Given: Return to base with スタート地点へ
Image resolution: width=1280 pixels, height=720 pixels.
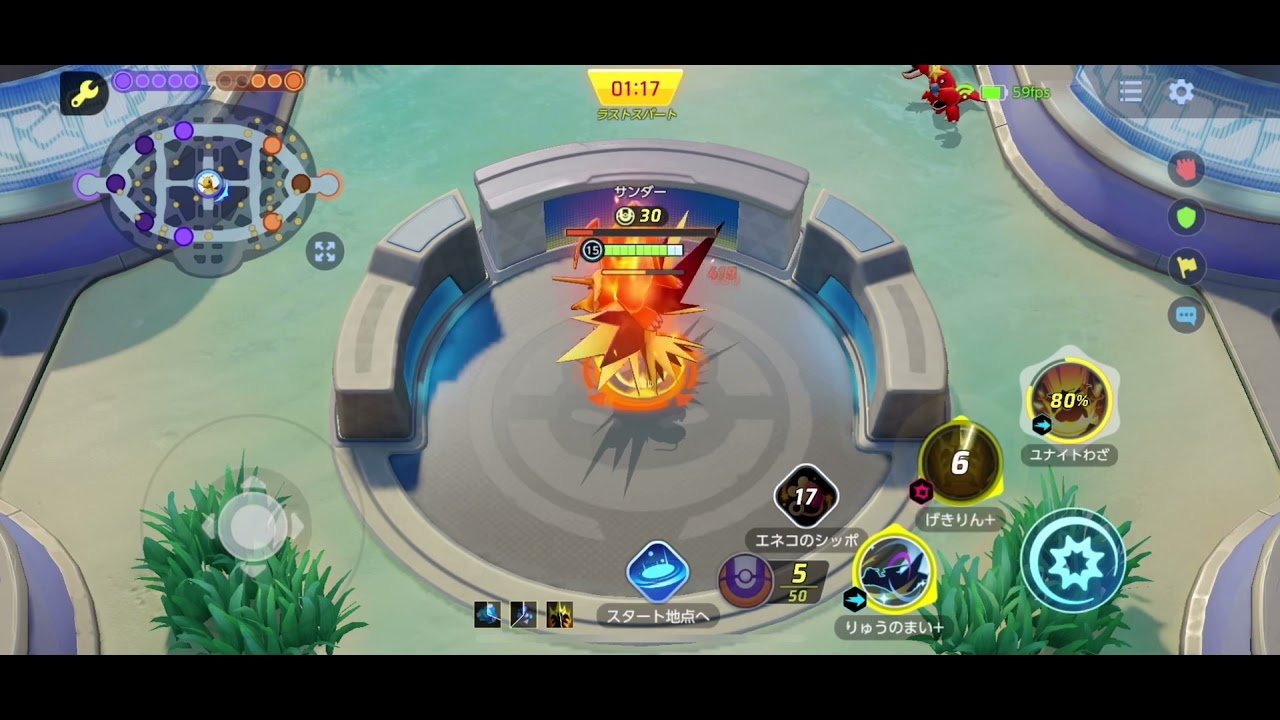Looking at the screenshot, I should point(657,573).
